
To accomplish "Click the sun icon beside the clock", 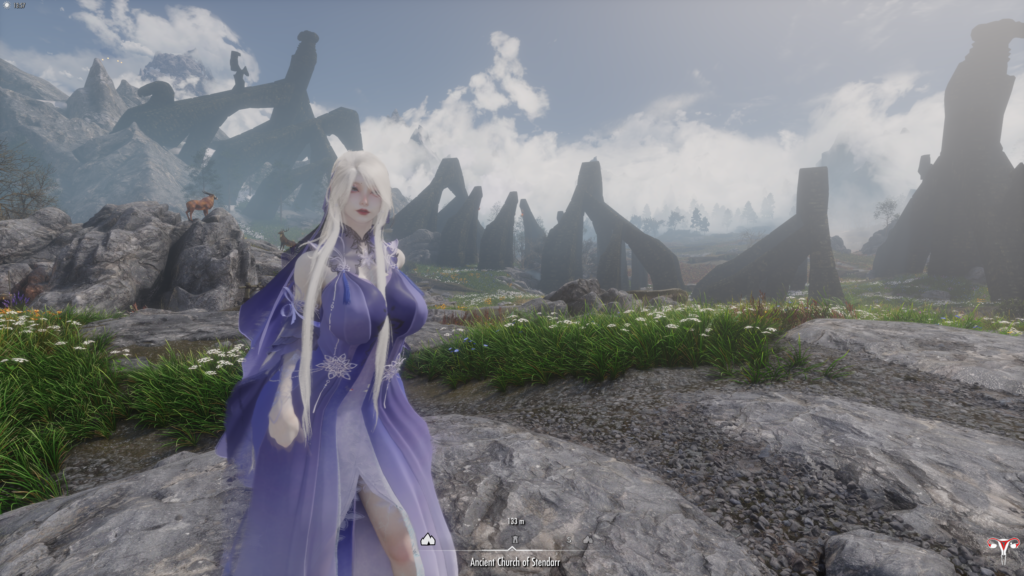I will 8,6.
